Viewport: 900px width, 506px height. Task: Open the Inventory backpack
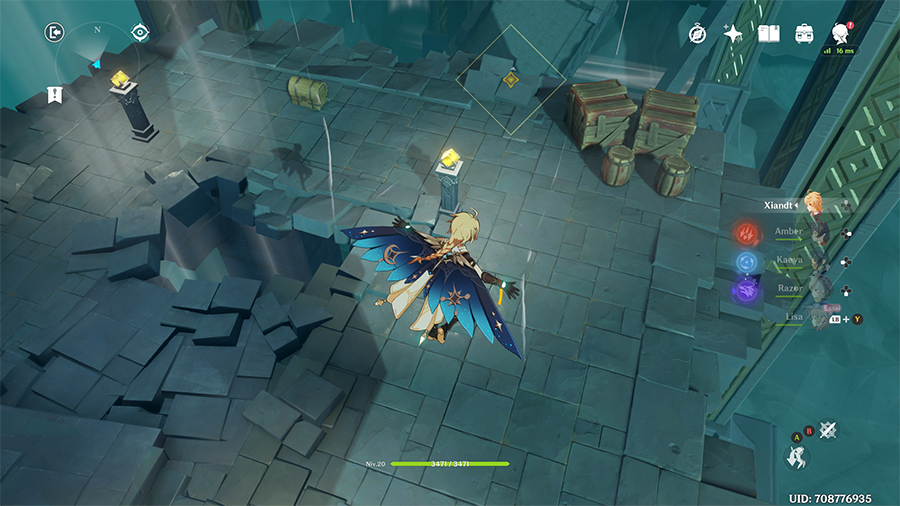click(x=804, y=34)
